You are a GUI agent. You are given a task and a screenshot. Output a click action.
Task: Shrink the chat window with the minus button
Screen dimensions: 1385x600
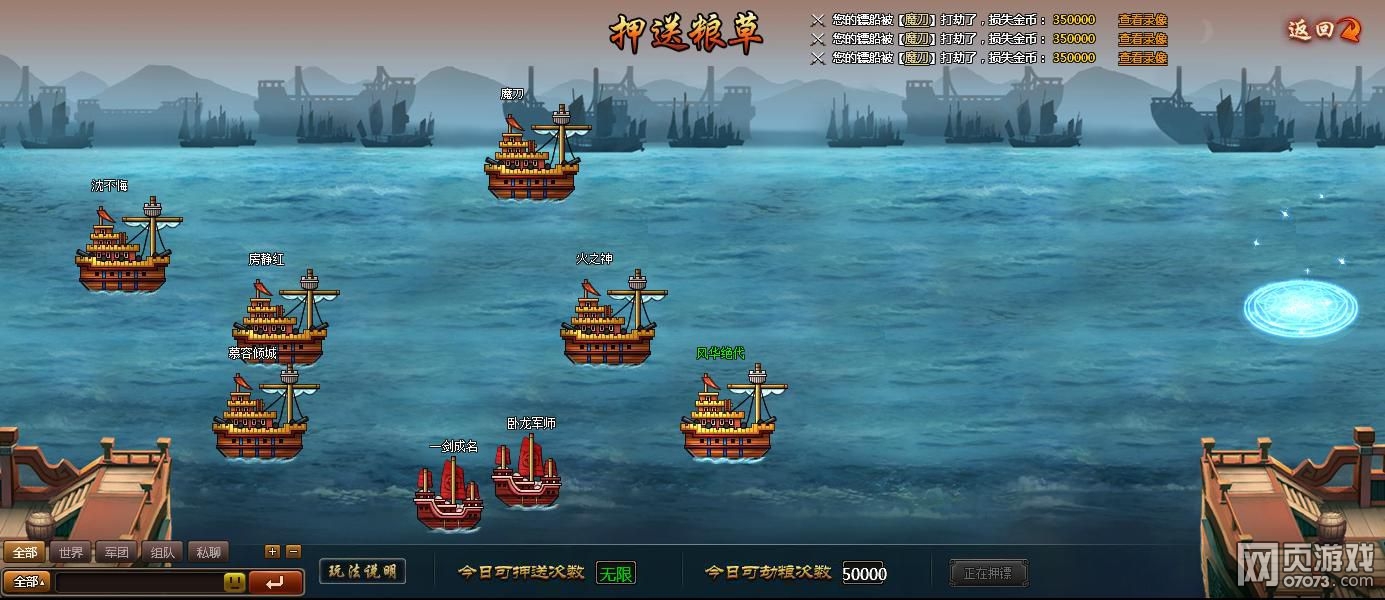pyautogui.click(x=293, y=551)
